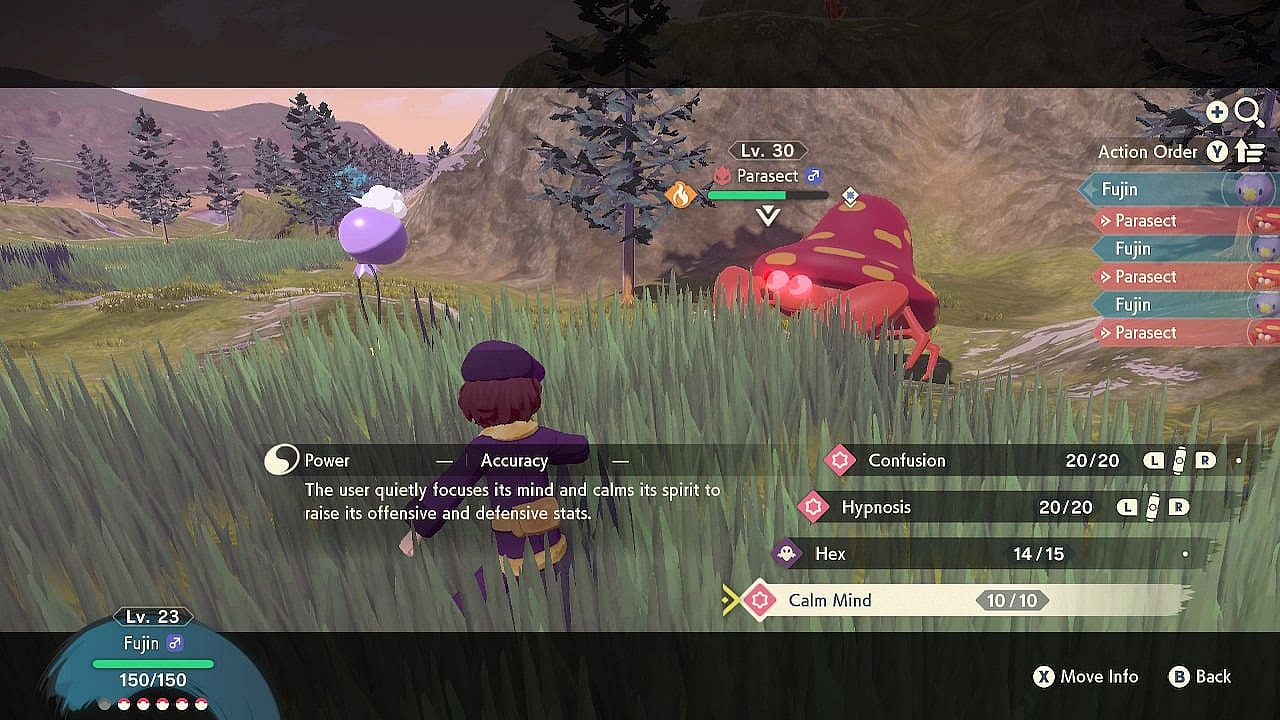Toggle the Action Order panel
The width and height of the screenshot is (1280, 720).
point(1180,152)
